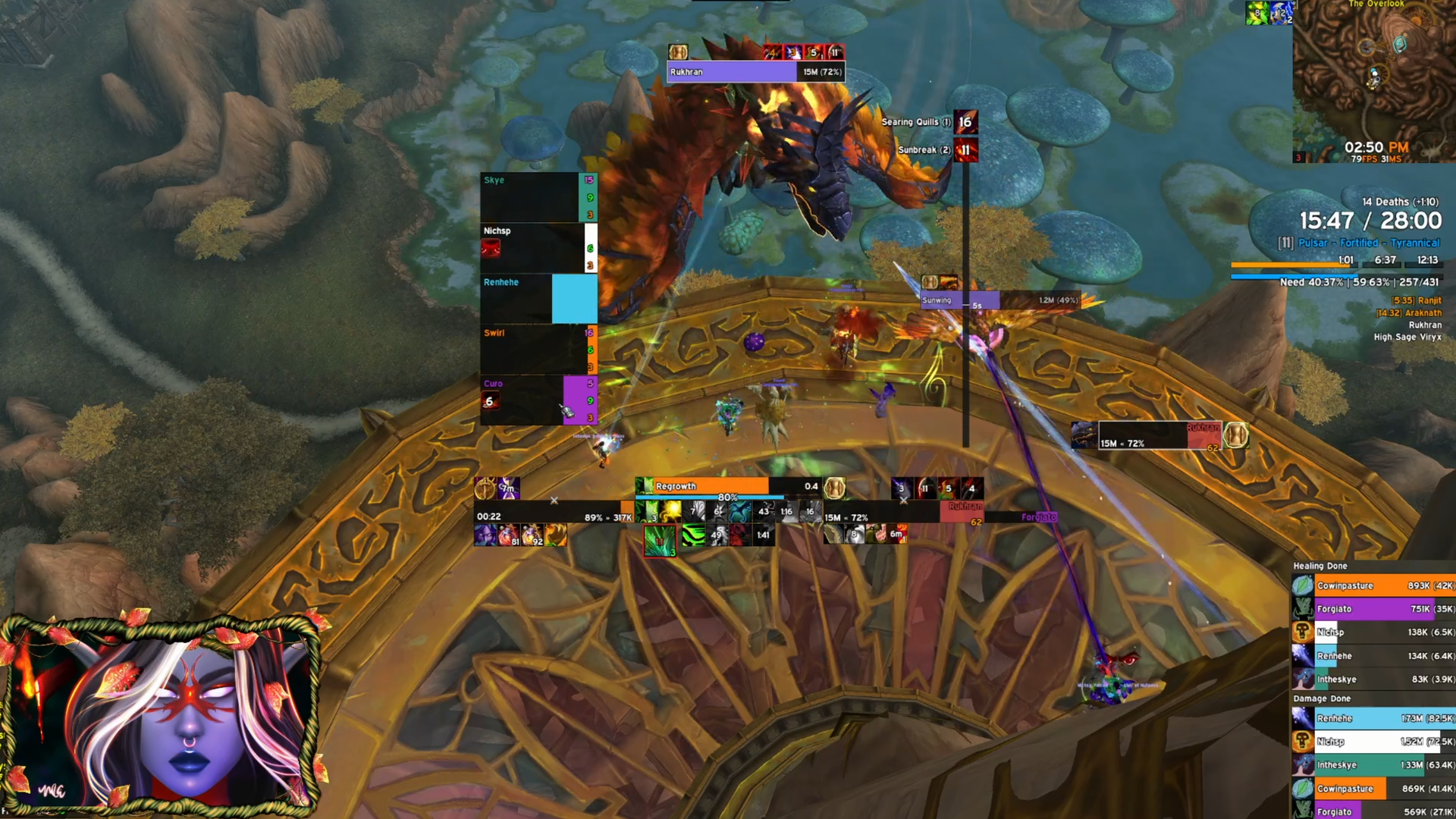The image size is (1456, 819).
Task: Click the Sunbreak timer icon
Action: point(965,150)
